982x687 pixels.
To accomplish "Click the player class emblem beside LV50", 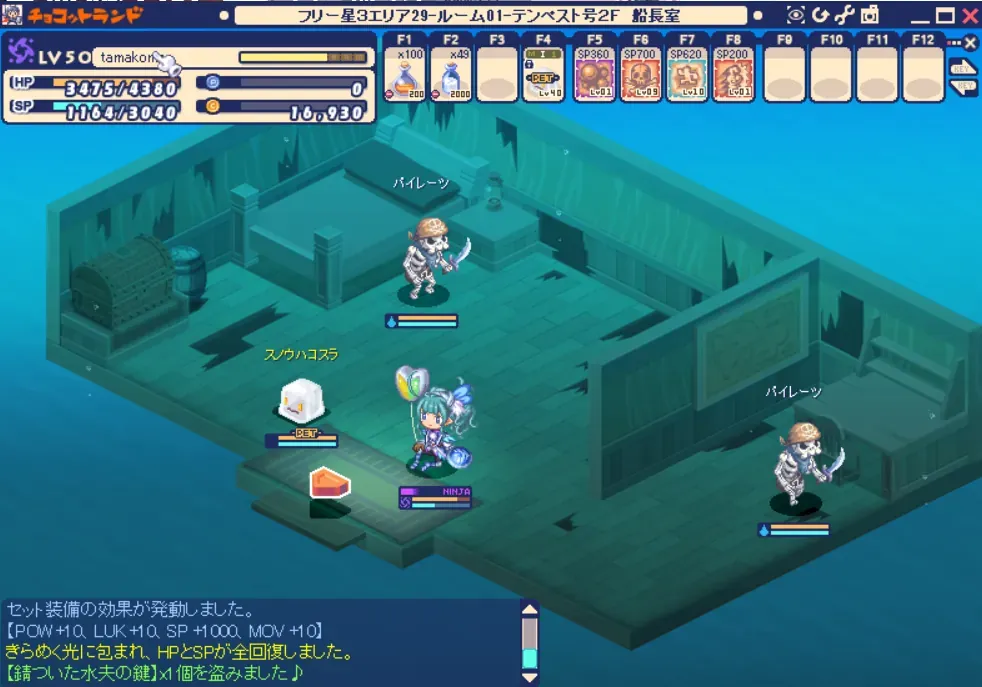I will click(x=22, y=53).
